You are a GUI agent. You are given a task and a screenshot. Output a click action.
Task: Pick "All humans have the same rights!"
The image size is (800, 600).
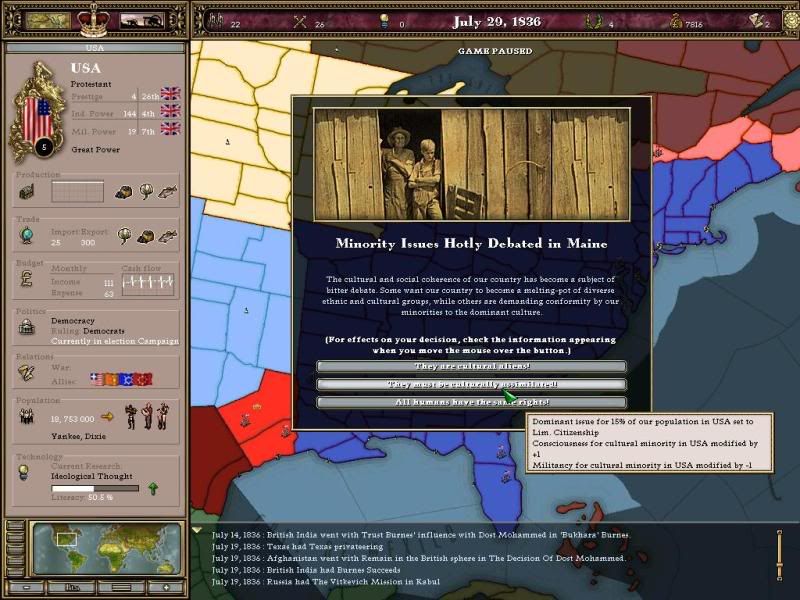471,402
